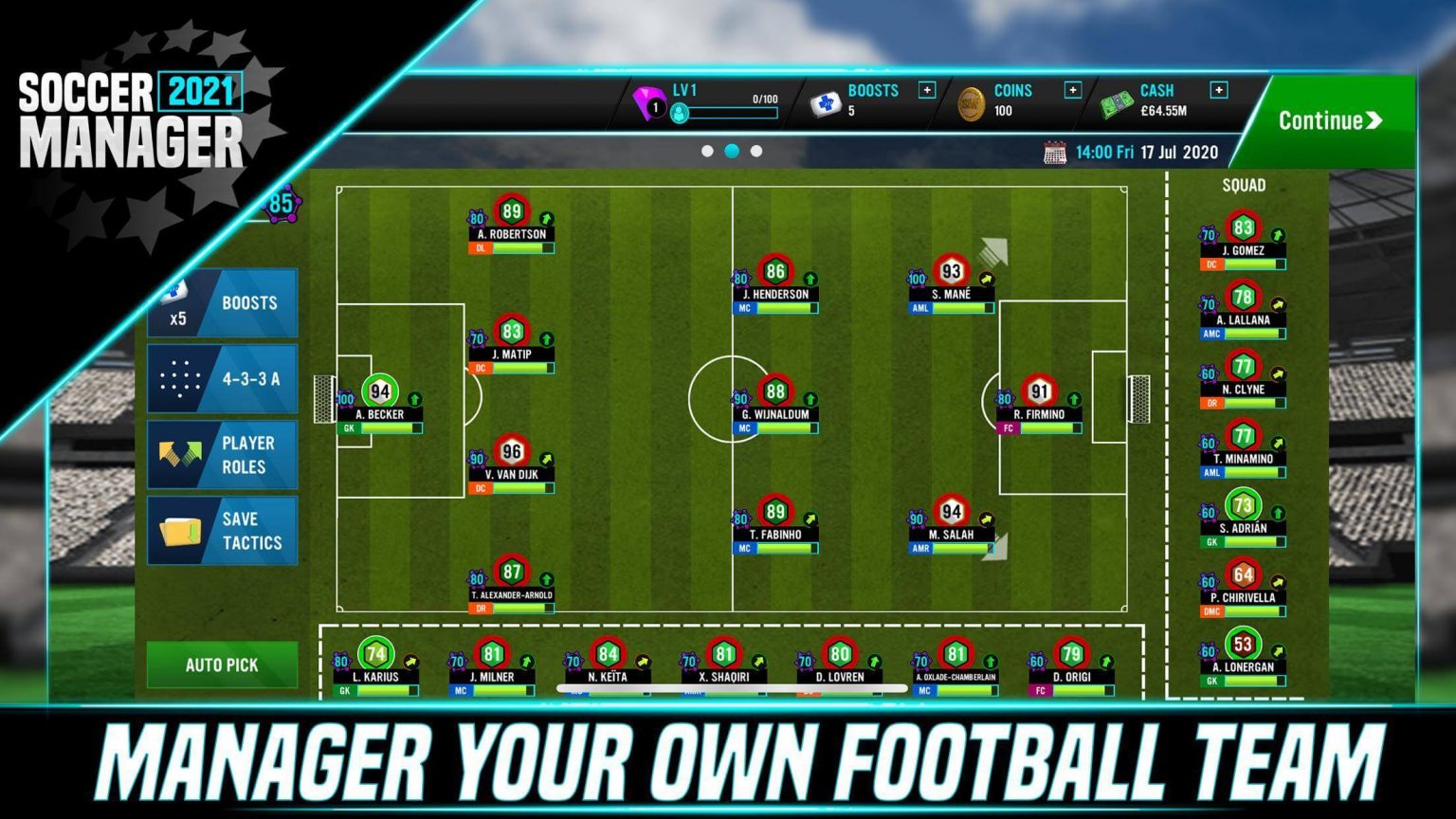The width and height of the screenshot is (1456, 819).
Task: Select the middle page indicator dot
Action: (730, 149)
